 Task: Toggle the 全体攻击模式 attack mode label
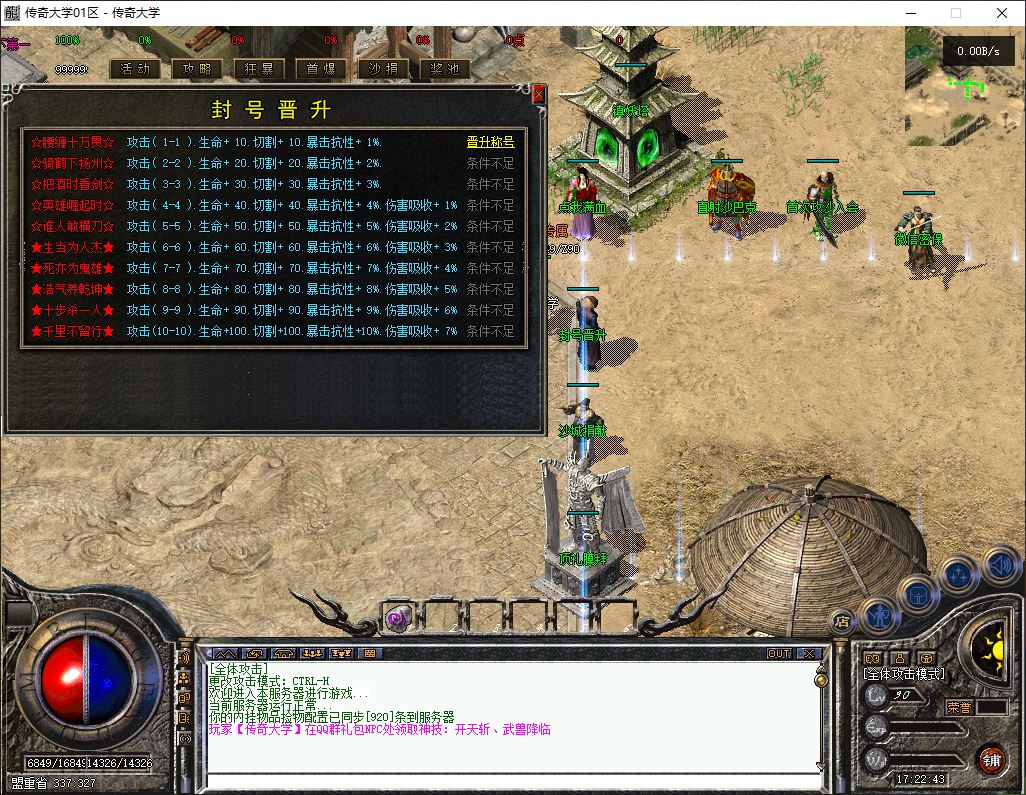(x=904, y=675)
